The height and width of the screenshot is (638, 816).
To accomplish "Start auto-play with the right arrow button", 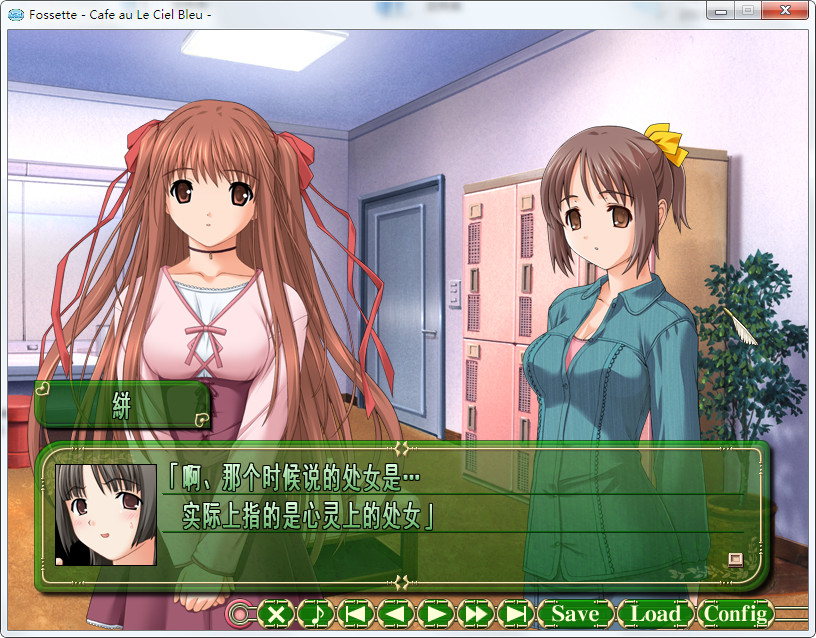I will click(435, 613).
